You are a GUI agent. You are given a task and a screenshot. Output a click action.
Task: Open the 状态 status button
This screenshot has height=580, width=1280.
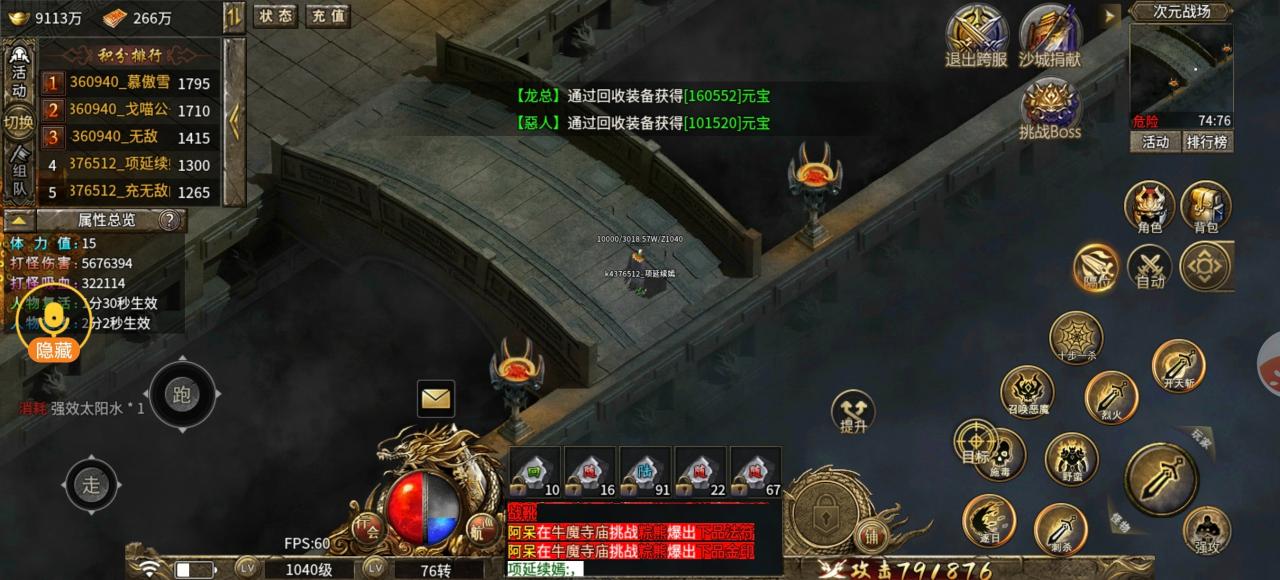pos(275,16)
